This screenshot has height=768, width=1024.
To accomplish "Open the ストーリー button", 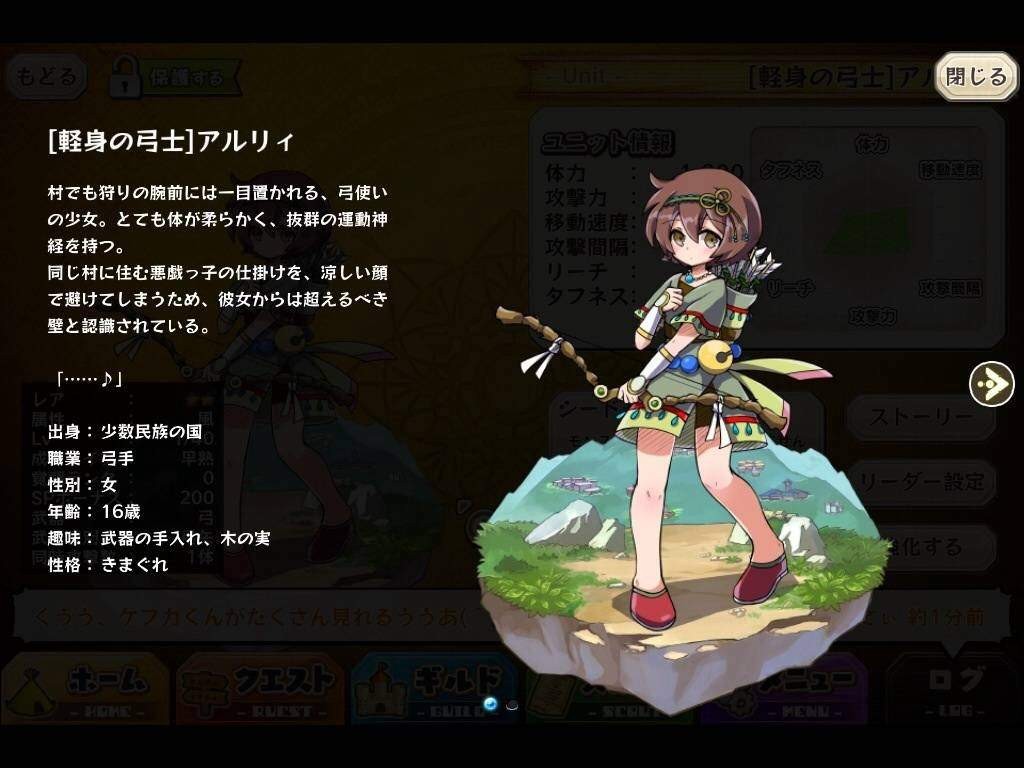I will click(921, 417).
